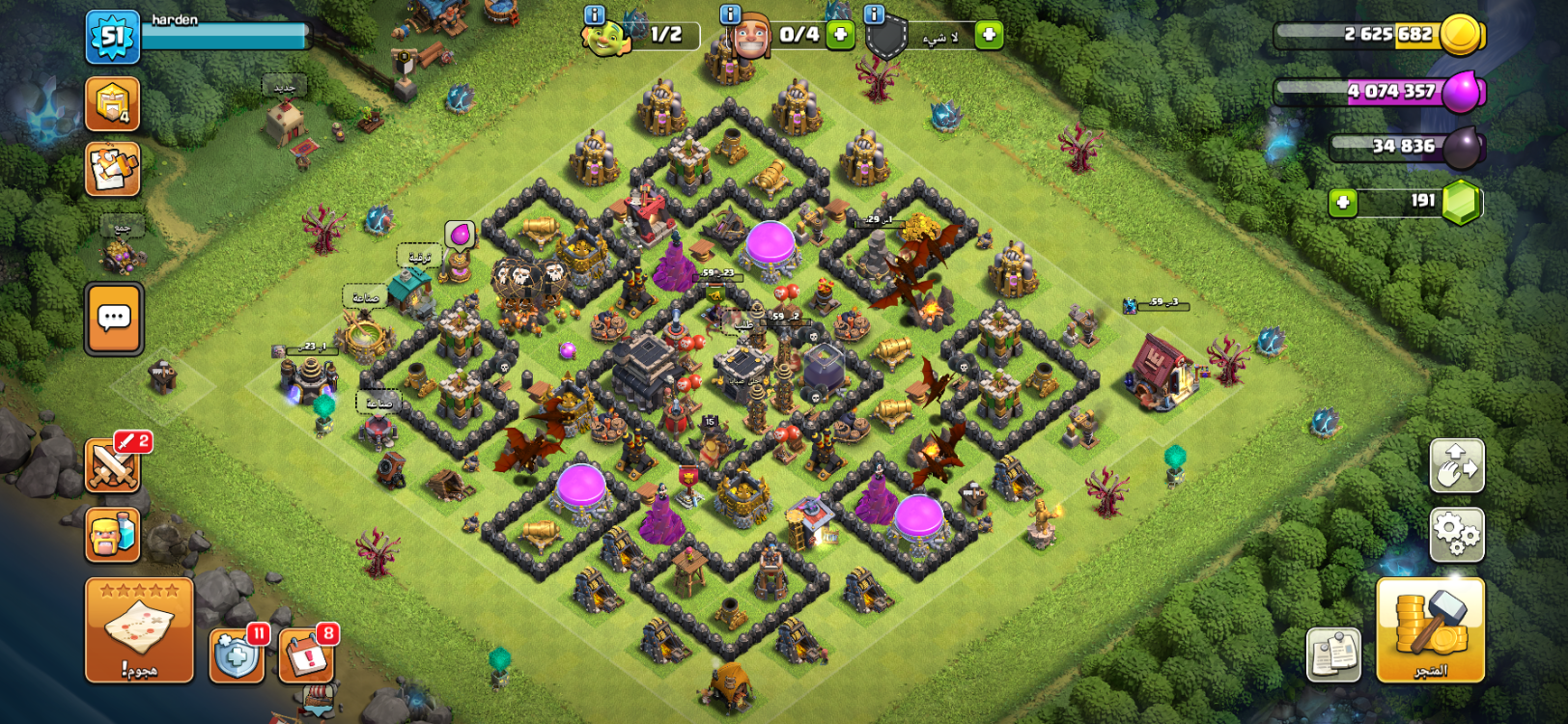Screen dimensions: 1568x724
Task: Open the clipboard notes icon beside the Shop
Action: click(x=1333, y=654)
